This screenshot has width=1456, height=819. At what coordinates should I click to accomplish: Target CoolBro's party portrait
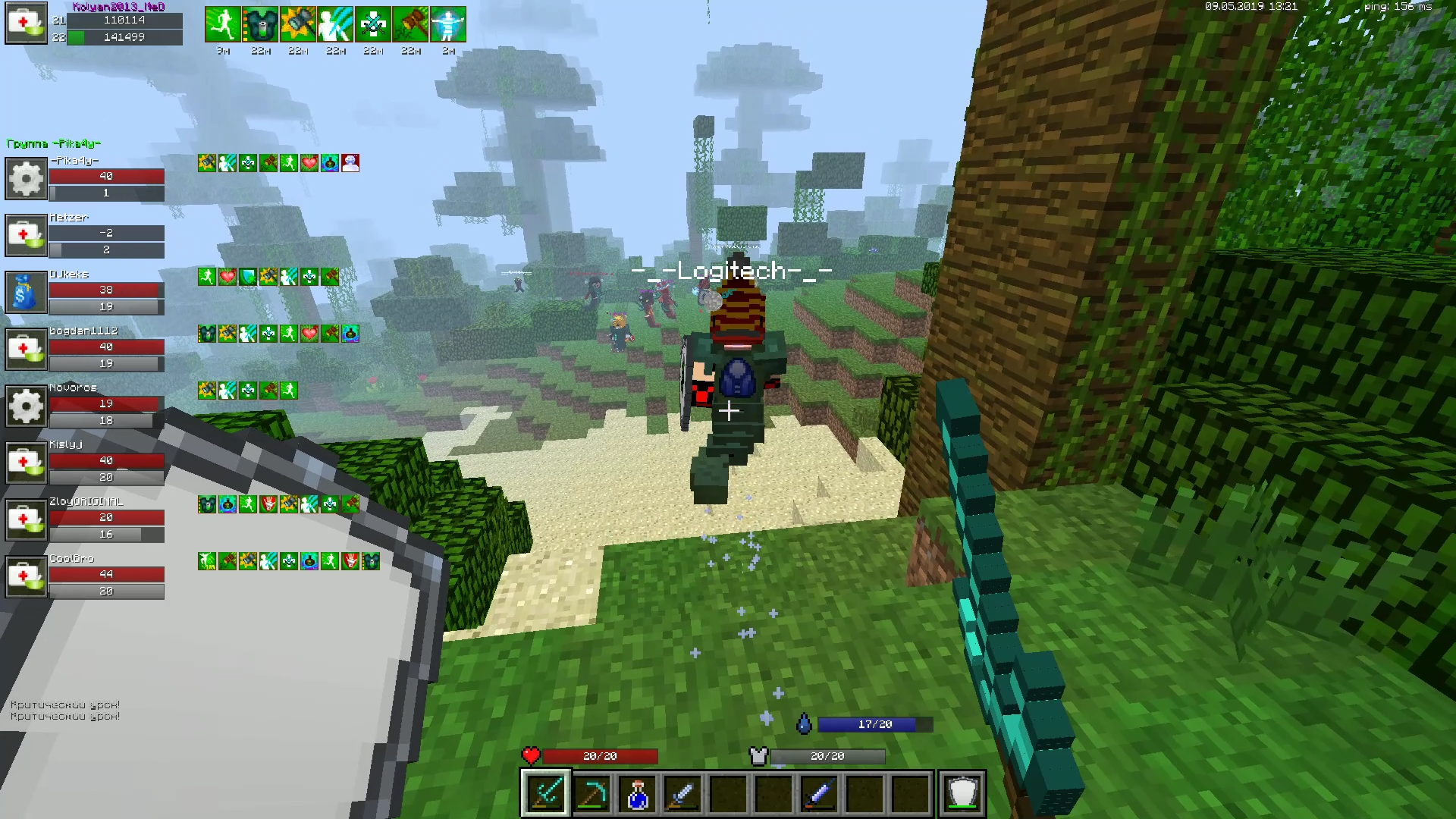click(27, 576)
